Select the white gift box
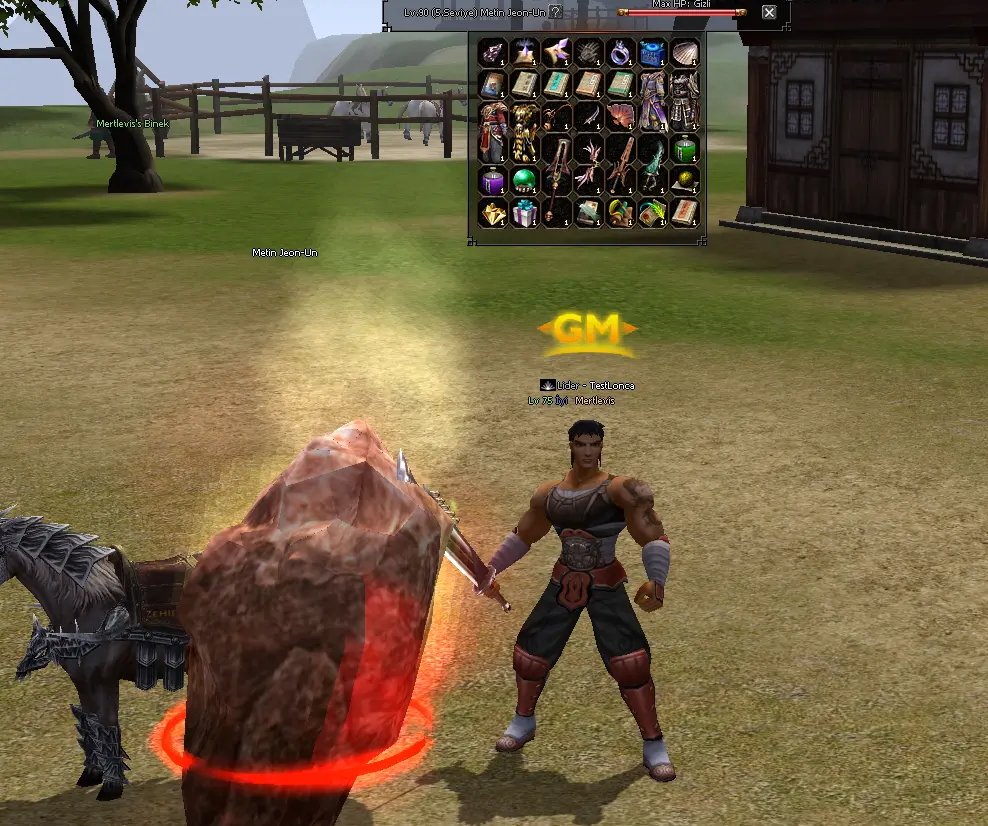 point(524,213)
